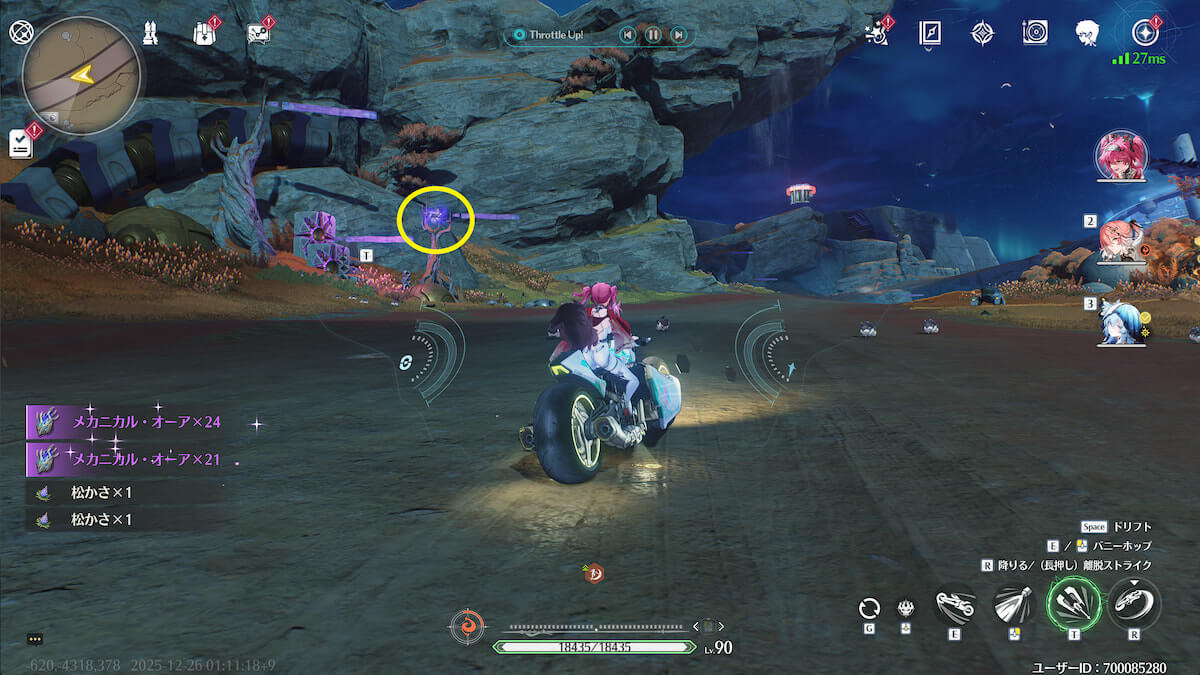This screenshot has width=1200, height=675.
Task: Open the star compass main menu icon
Action: [x=1144, y=32]
